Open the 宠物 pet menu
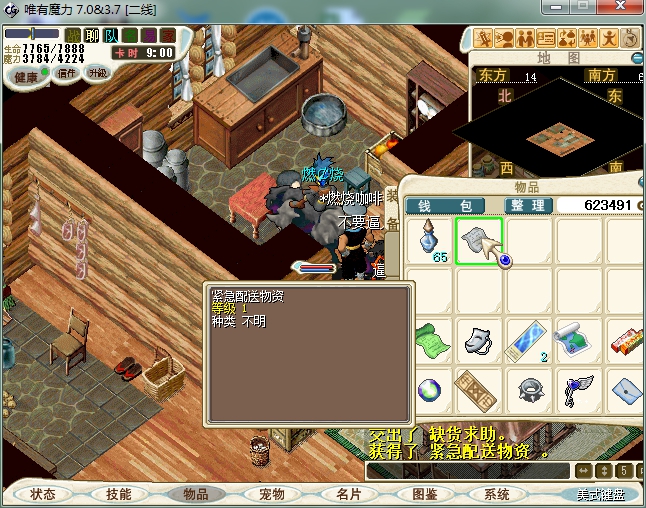This screenshot has height=508, width=646. 271,494
